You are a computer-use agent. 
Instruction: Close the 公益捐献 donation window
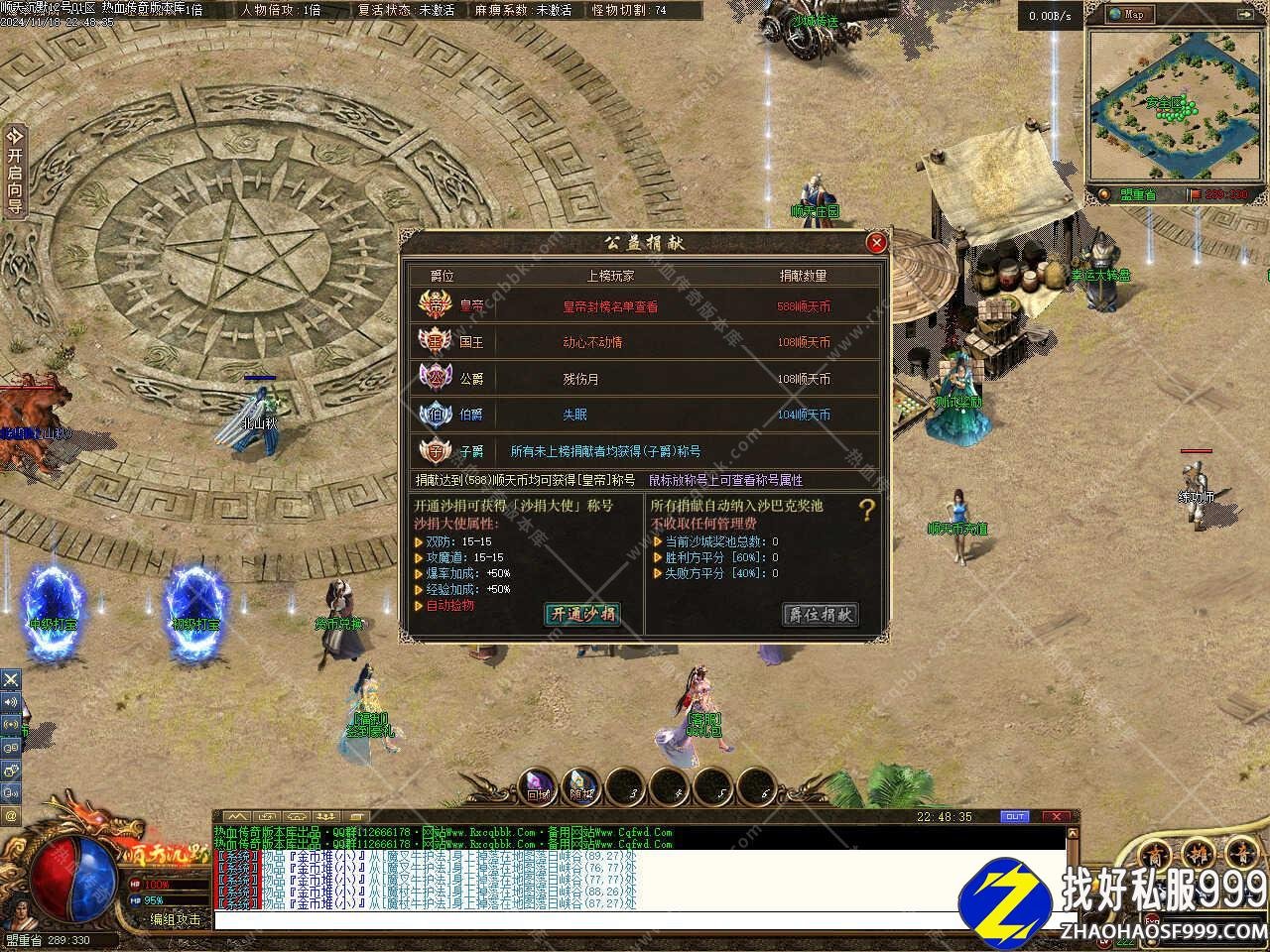(875, 243)
